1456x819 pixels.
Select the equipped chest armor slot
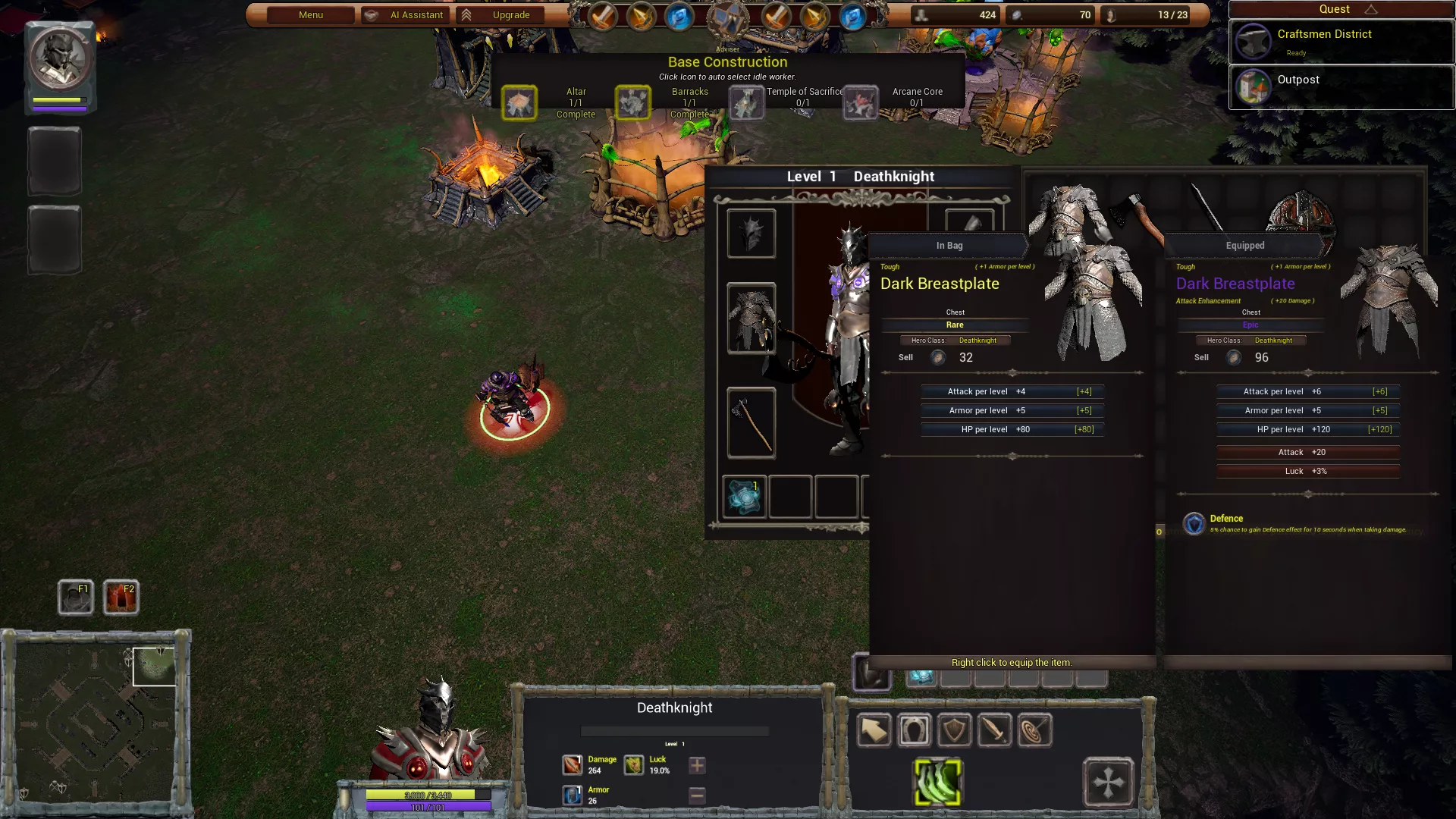coord(751,318)
